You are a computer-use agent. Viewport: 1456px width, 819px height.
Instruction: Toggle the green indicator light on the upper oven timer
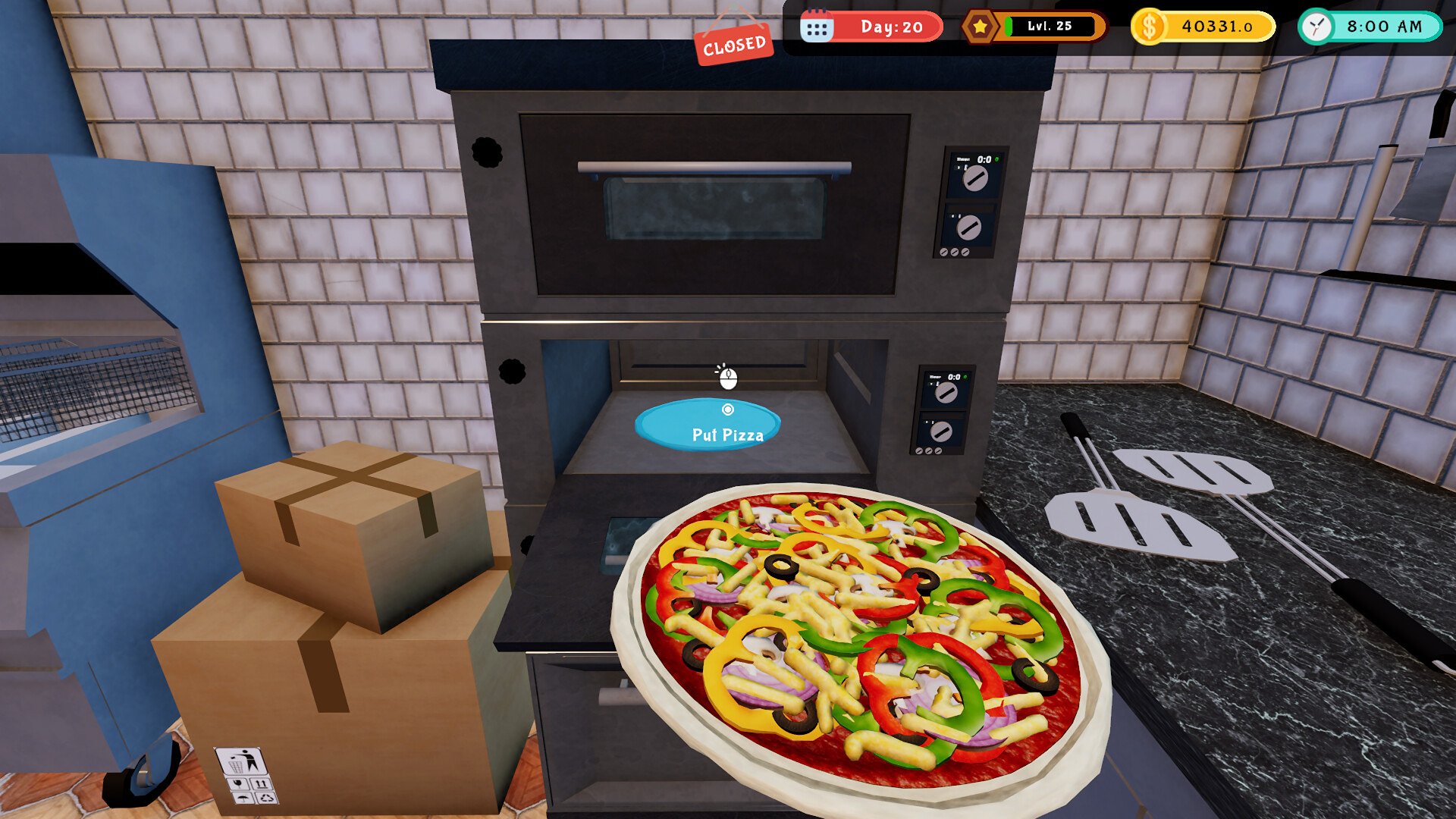pos(997,159)
